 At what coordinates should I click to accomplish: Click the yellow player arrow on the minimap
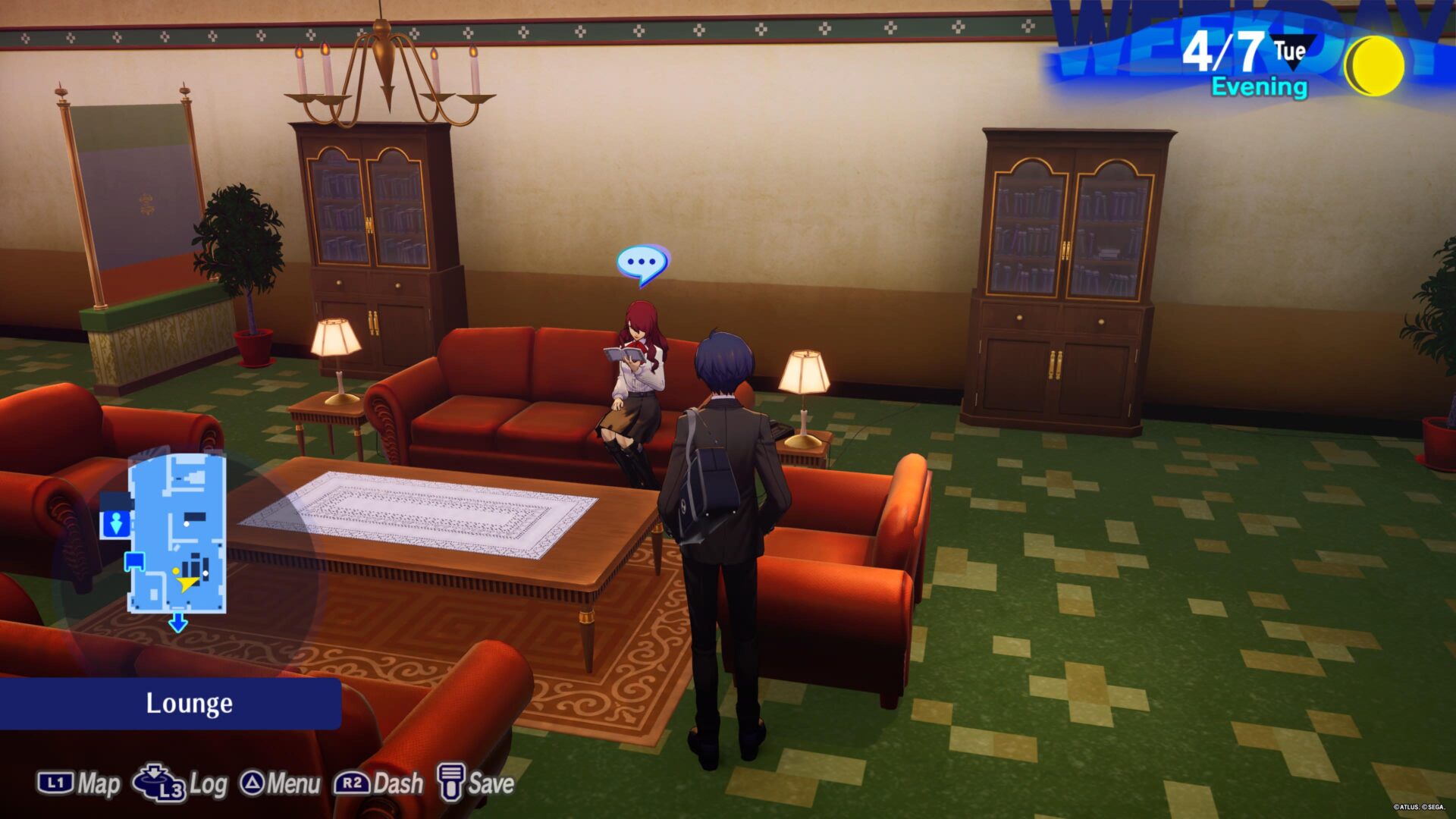pyautogui.click(x=187, y=583)
